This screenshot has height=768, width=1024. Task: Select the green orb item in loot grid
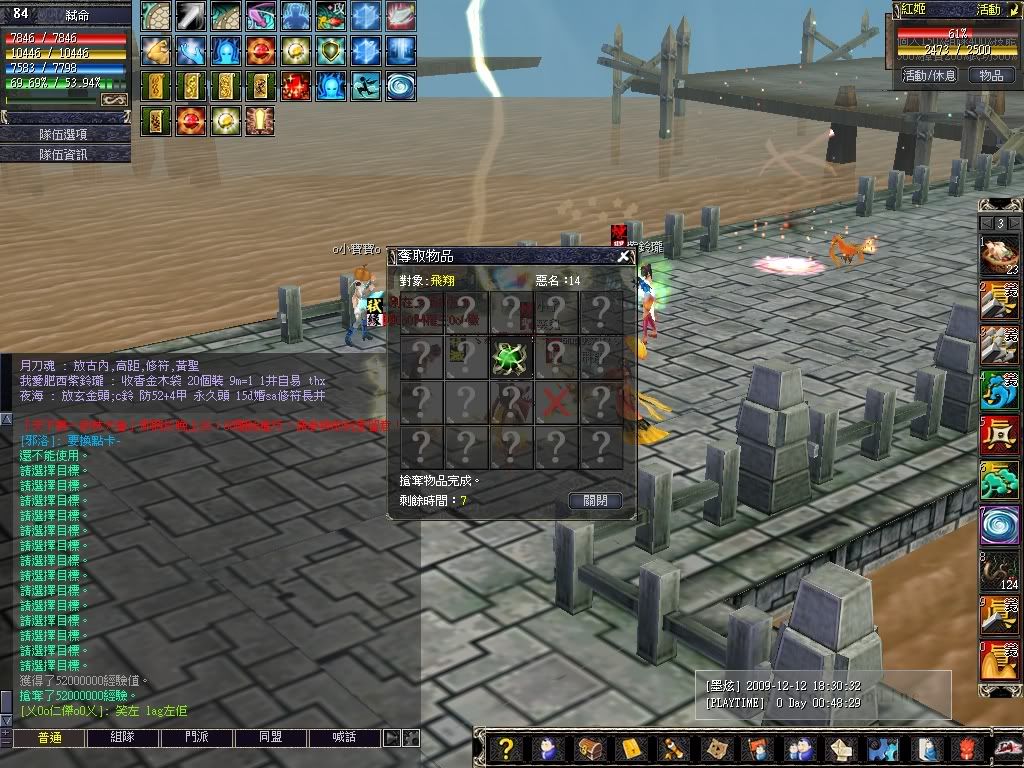pyautogui.click(x=511, y=357)
